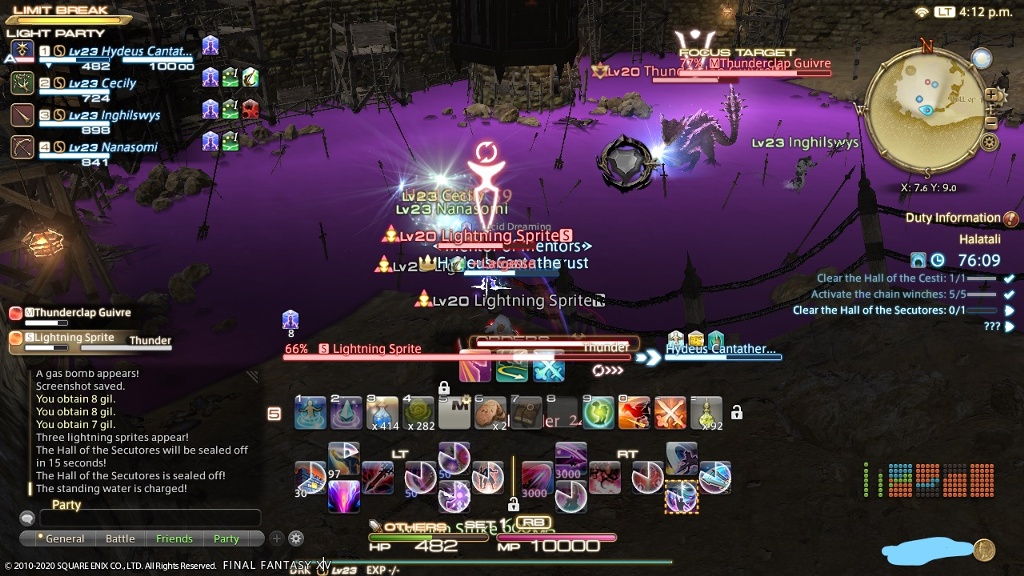Click the Duty Information header
The height and width of the screenshot is (576, 1024).
click(952, 218)
